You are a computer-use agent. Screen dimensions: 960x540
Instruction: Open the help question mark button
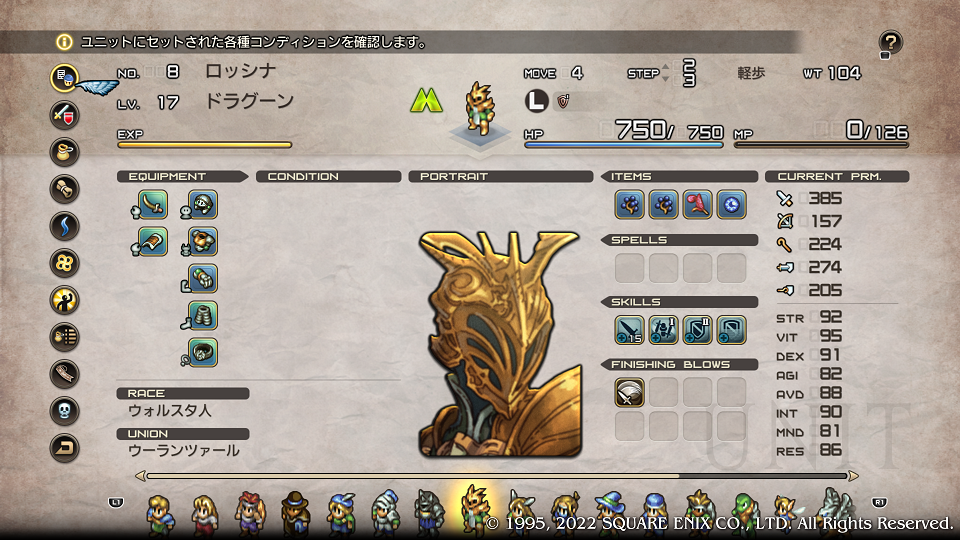click(890, 43)
